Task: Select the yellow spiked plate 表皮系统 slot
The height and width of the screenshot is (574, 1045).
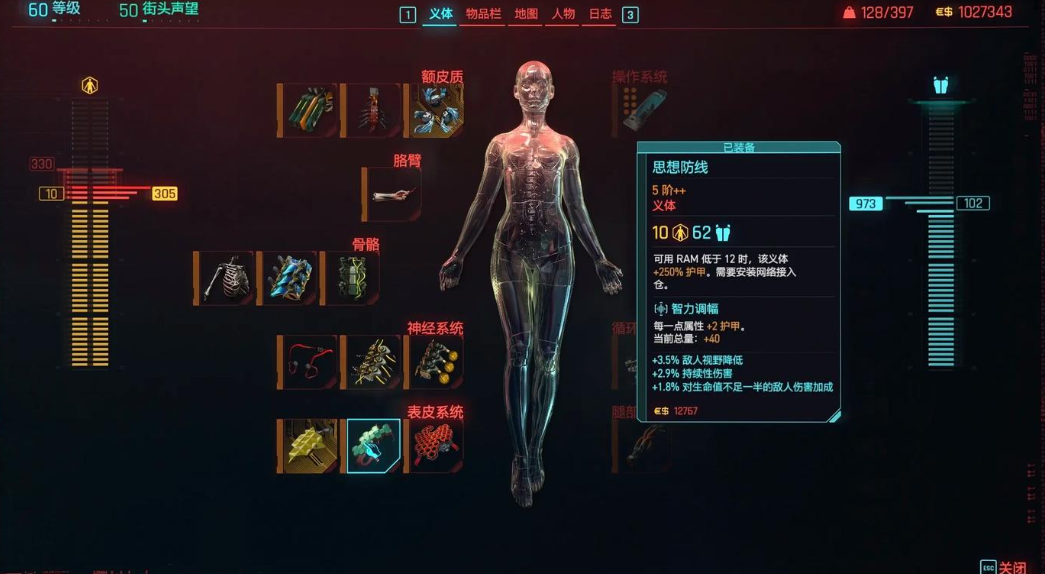Action: coord(309,446)
